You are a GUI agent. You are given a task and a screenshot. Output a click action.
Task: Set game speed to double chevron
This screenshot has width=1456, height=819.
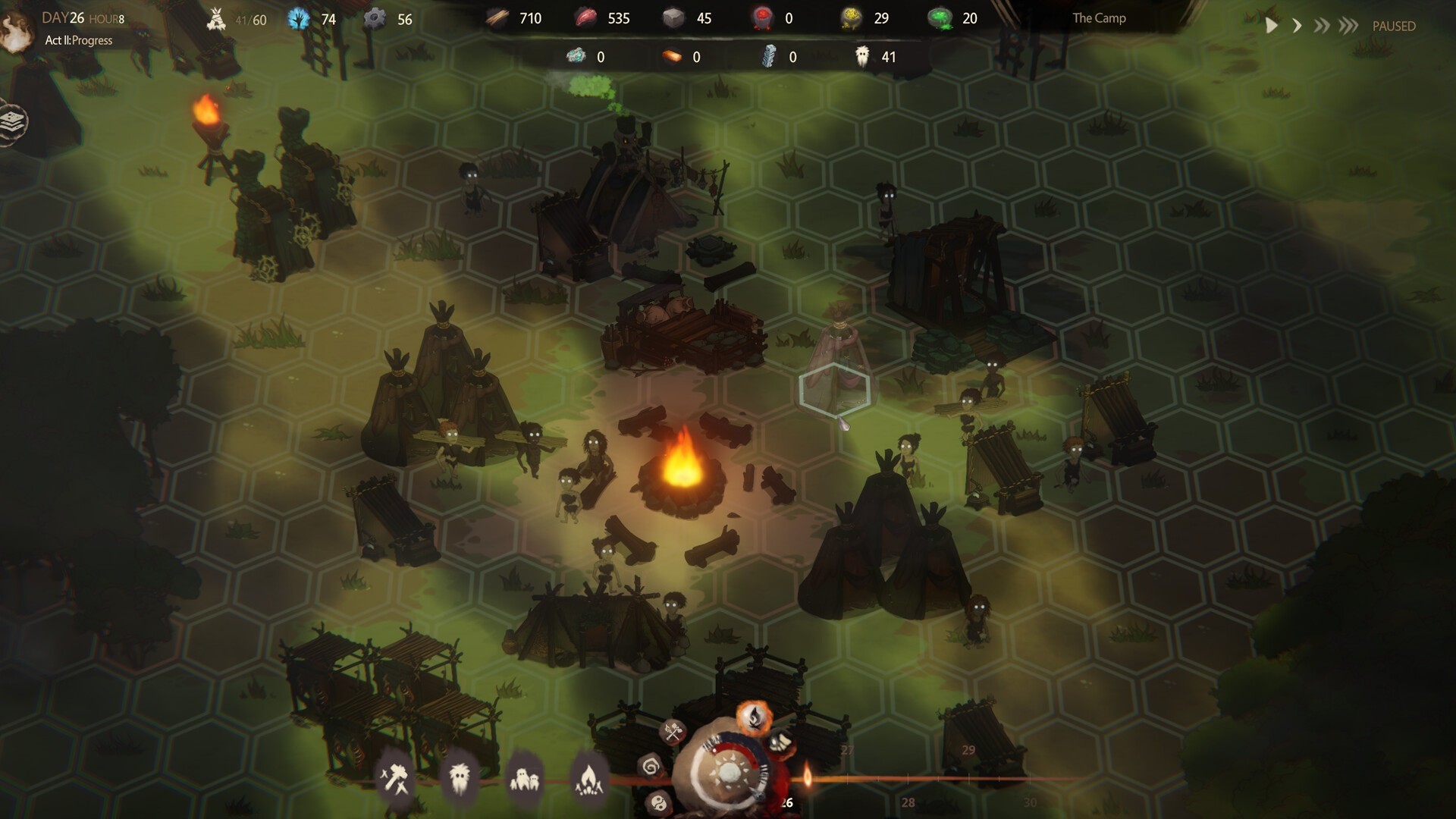[1322, 26]
